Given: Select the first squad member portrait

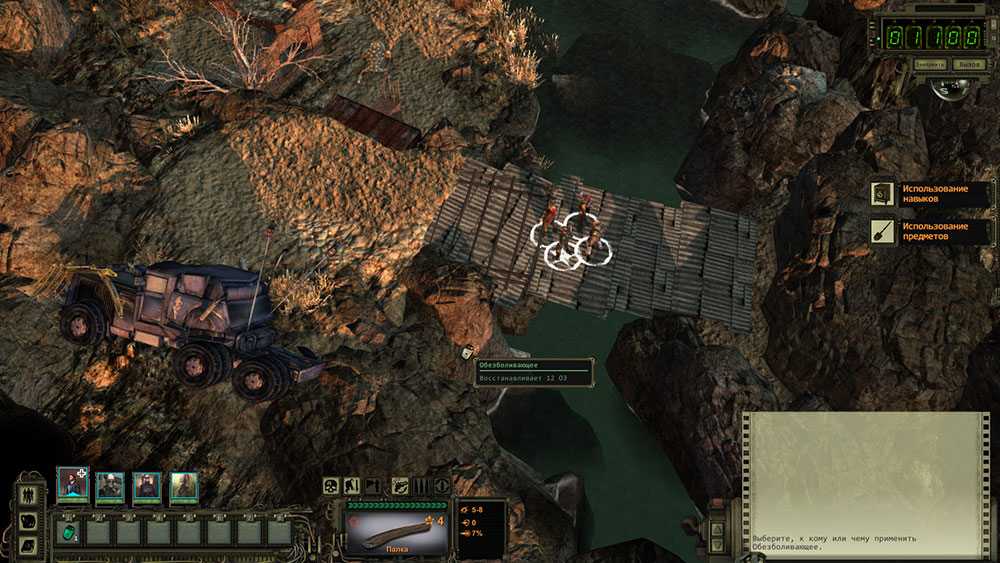Looking at the screenshot, I should coord(72,485).
